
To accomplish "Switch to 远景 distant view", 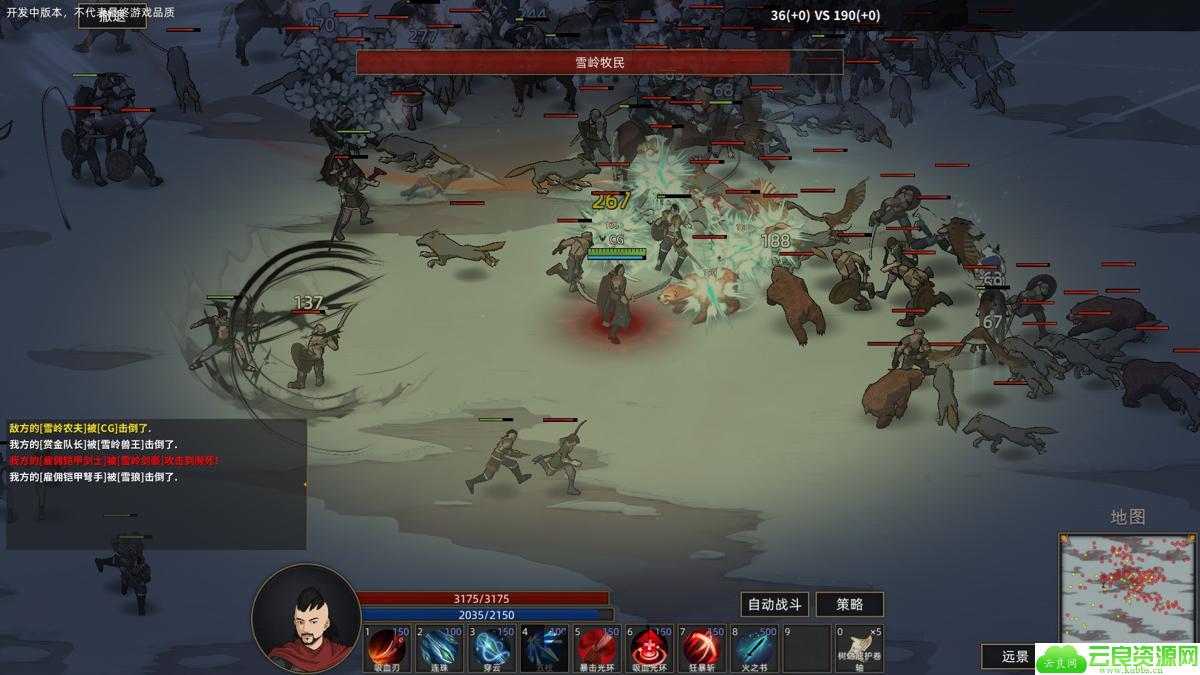I will (x=1014, y=656).
